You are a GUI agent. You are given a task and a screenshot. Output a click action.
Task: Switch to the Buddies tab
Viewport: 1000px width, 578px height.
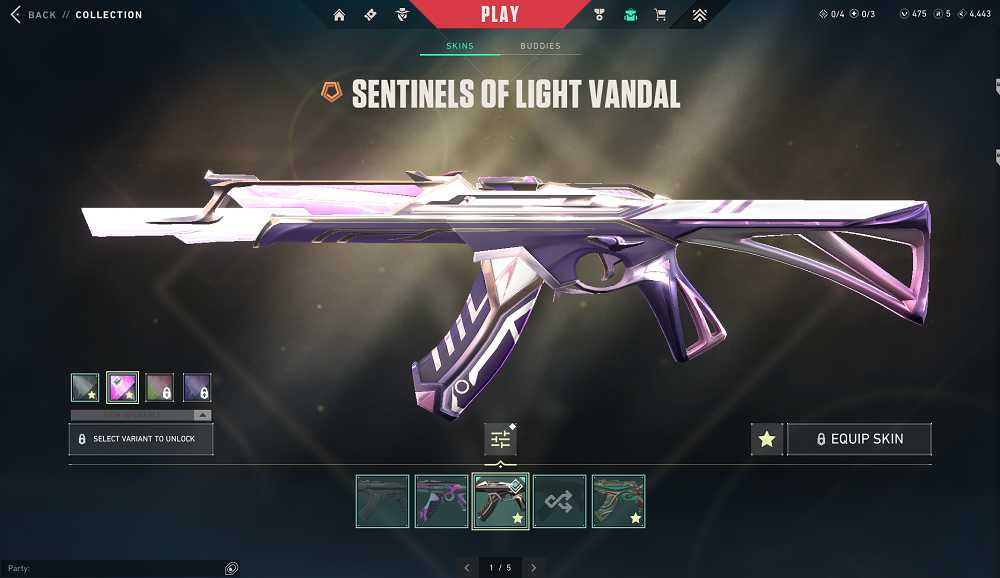(x=540, y=46)
